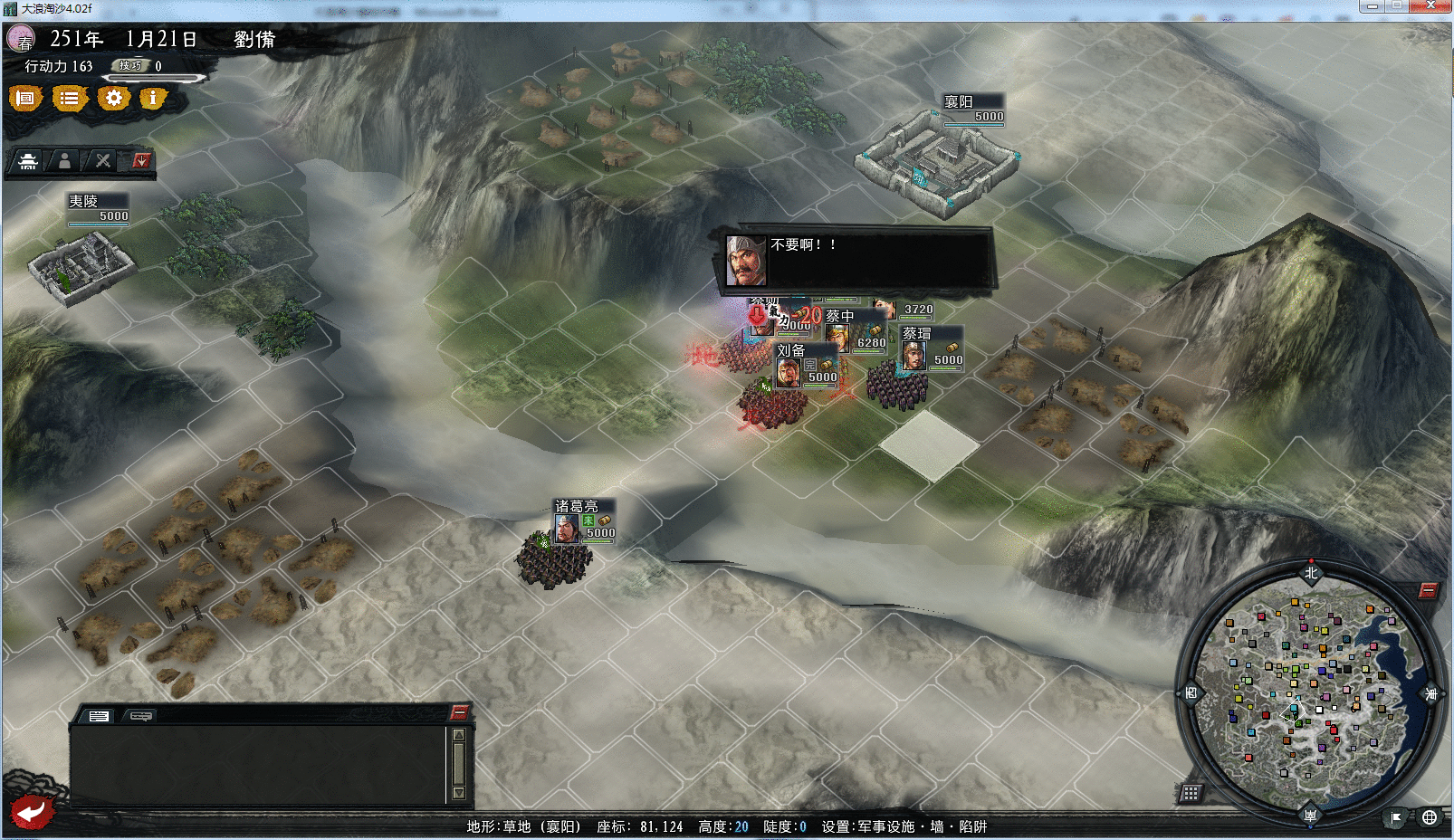Switch to the speech bubble log tab

tap(141, 716)
